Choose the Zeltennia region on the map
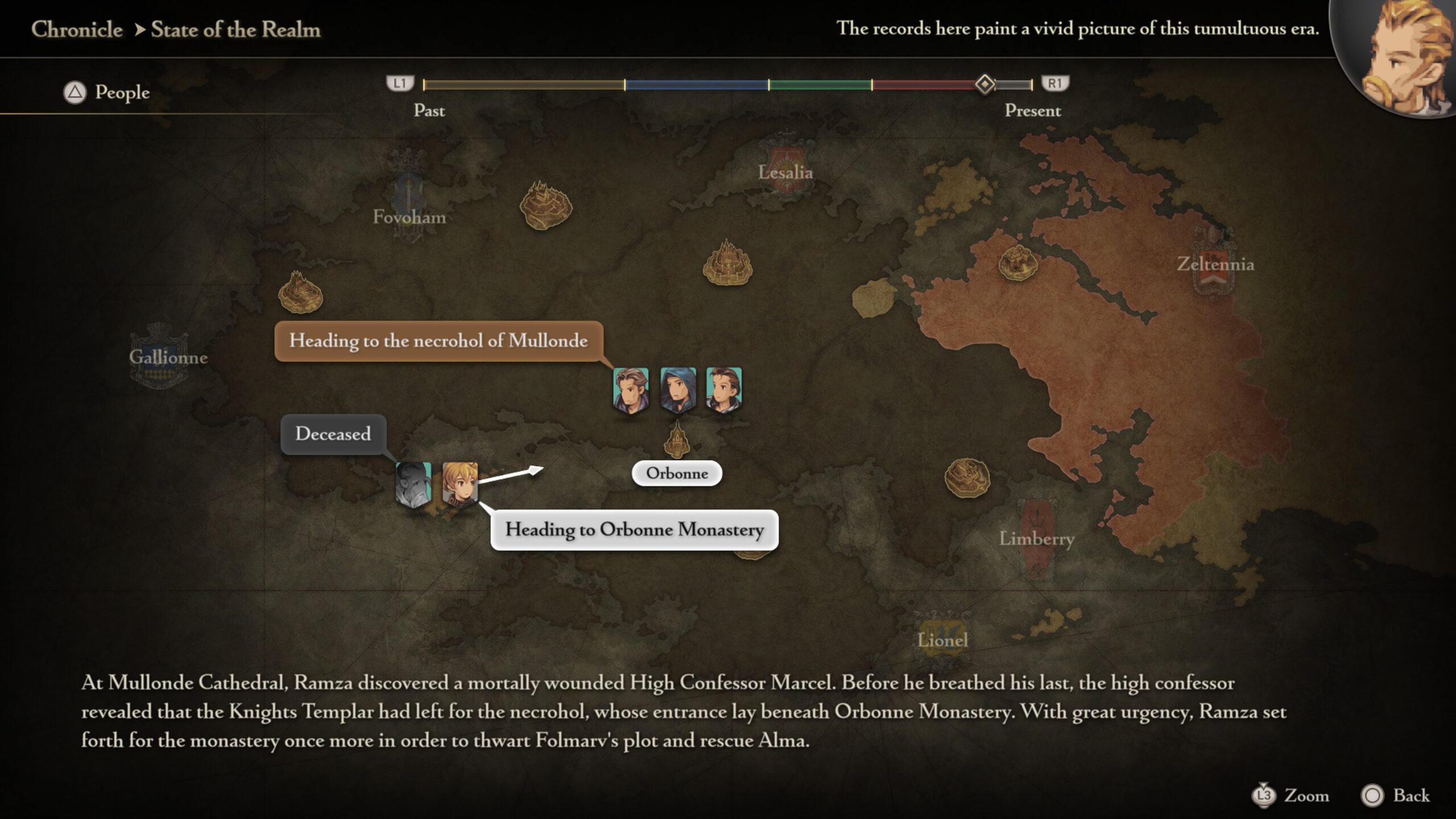The height and width of the screenshot is (819, 1456). click(x=1215, y=264)
